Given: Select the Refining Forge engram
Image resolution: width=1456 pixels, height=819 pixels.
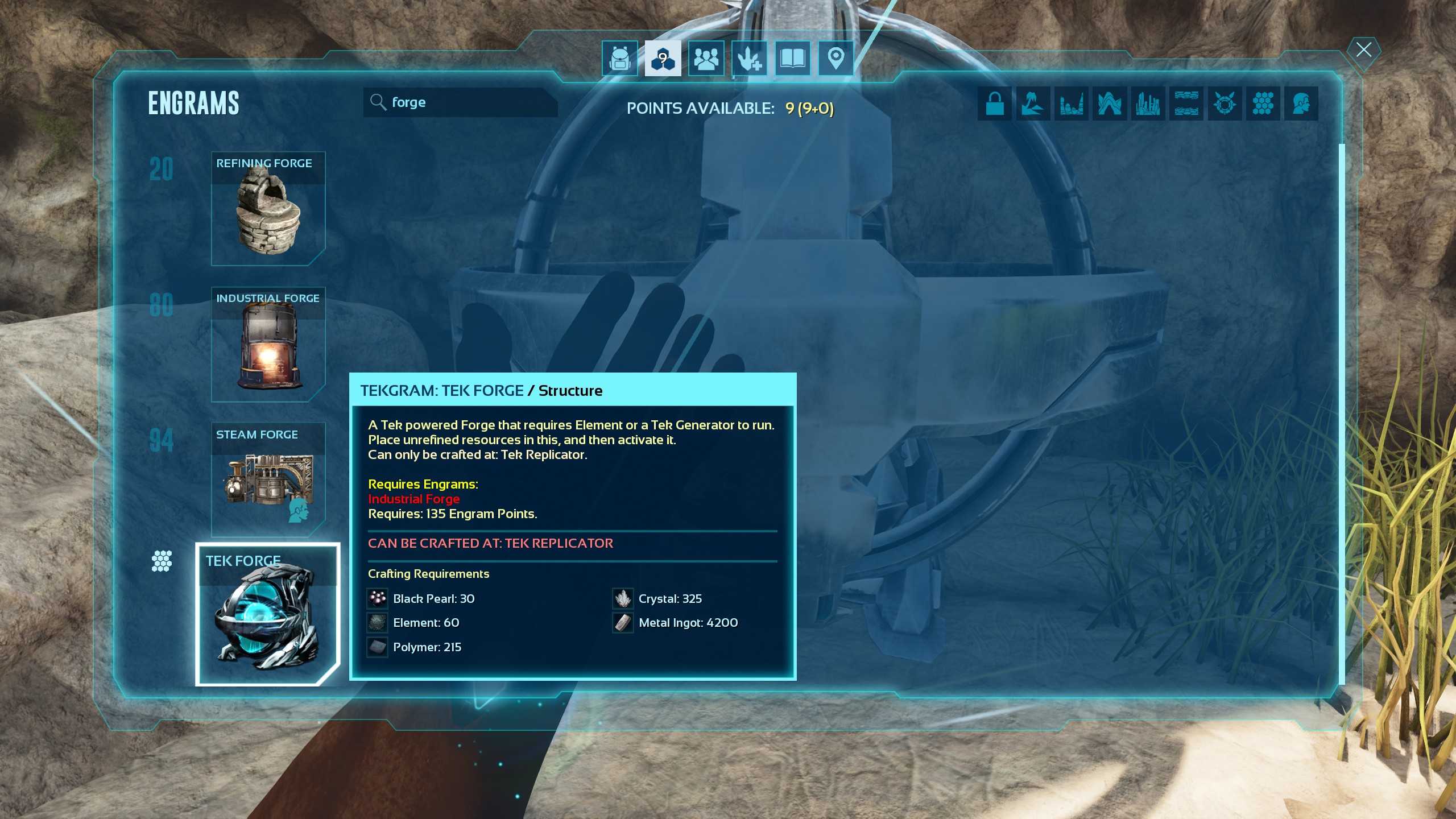Looking at the screenshot, I should (x=268, y=209).
